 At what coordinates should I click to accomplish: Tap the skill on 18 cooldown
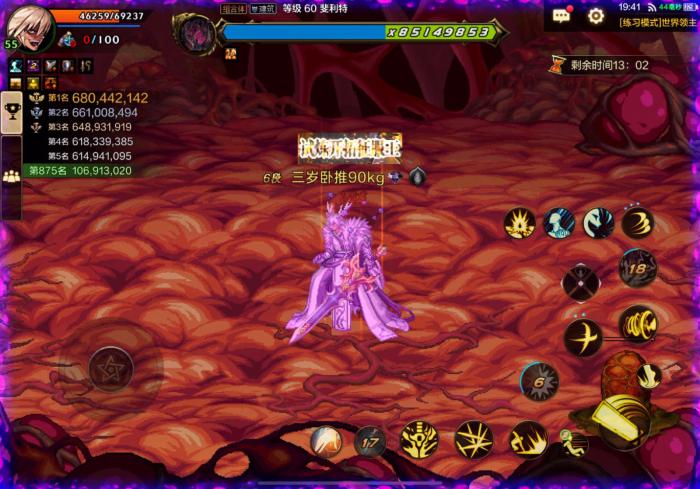[x=637, y=267]
